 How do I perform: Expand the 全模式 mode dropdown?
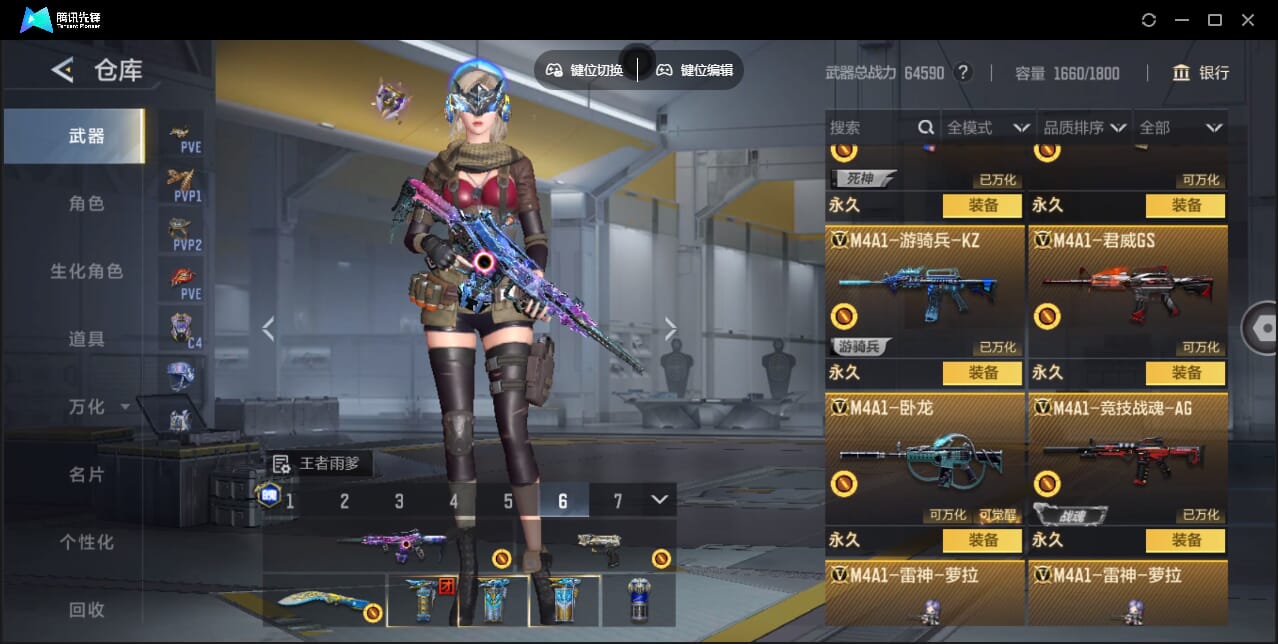click(x=988, y=128)
